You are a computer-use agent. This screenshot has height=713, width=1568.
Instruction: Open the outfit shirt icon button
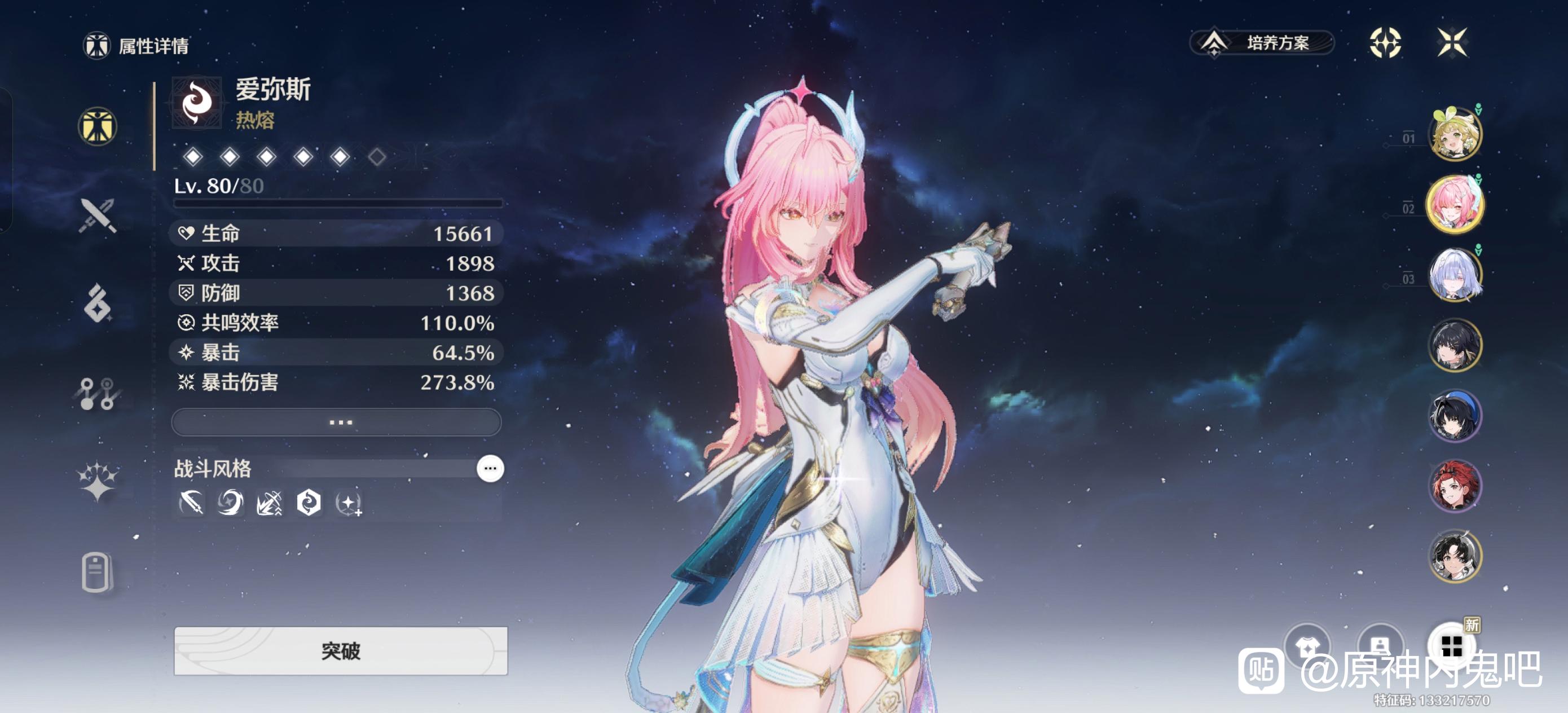click(x=1307, y=646)
